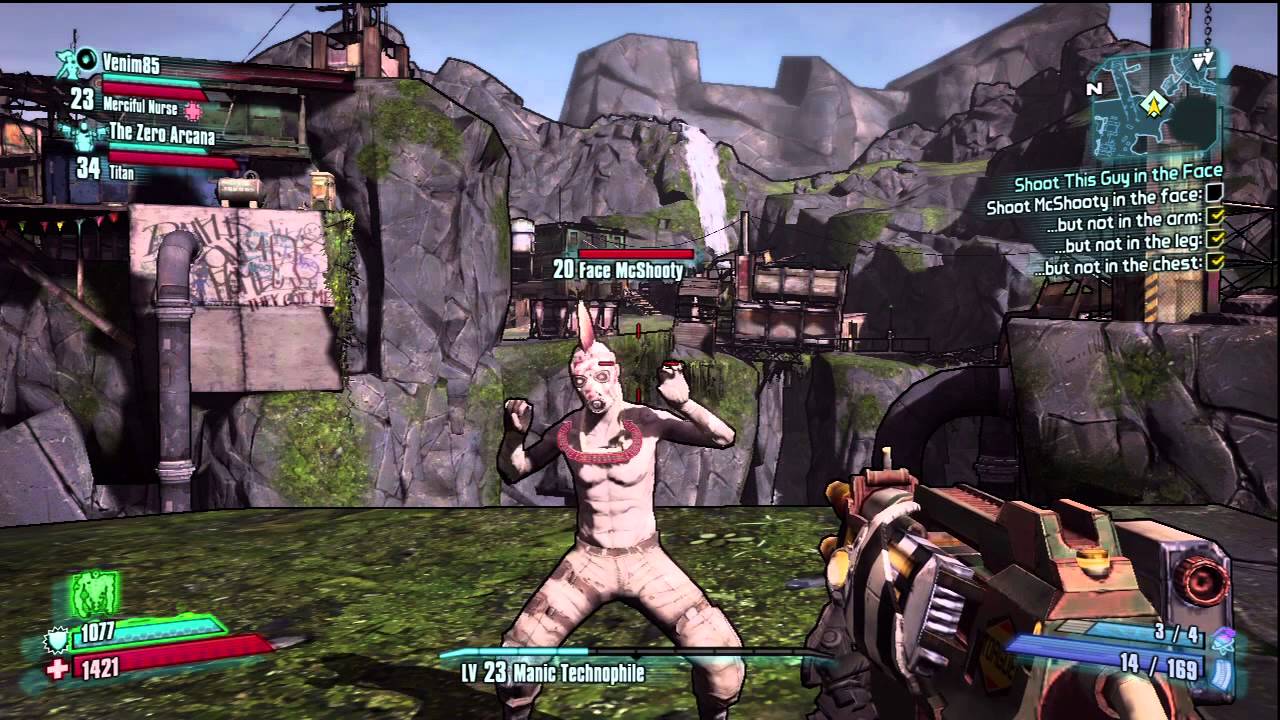Click the green action skill icon
1280x720 pixels.
coord(95,594)
